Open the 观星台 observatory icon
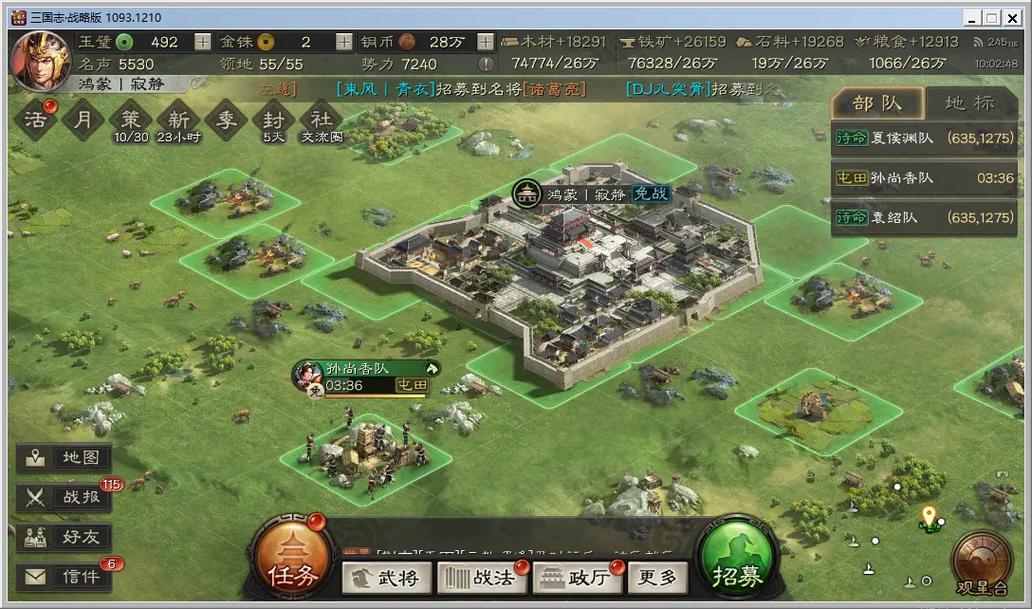 (979, 560)
